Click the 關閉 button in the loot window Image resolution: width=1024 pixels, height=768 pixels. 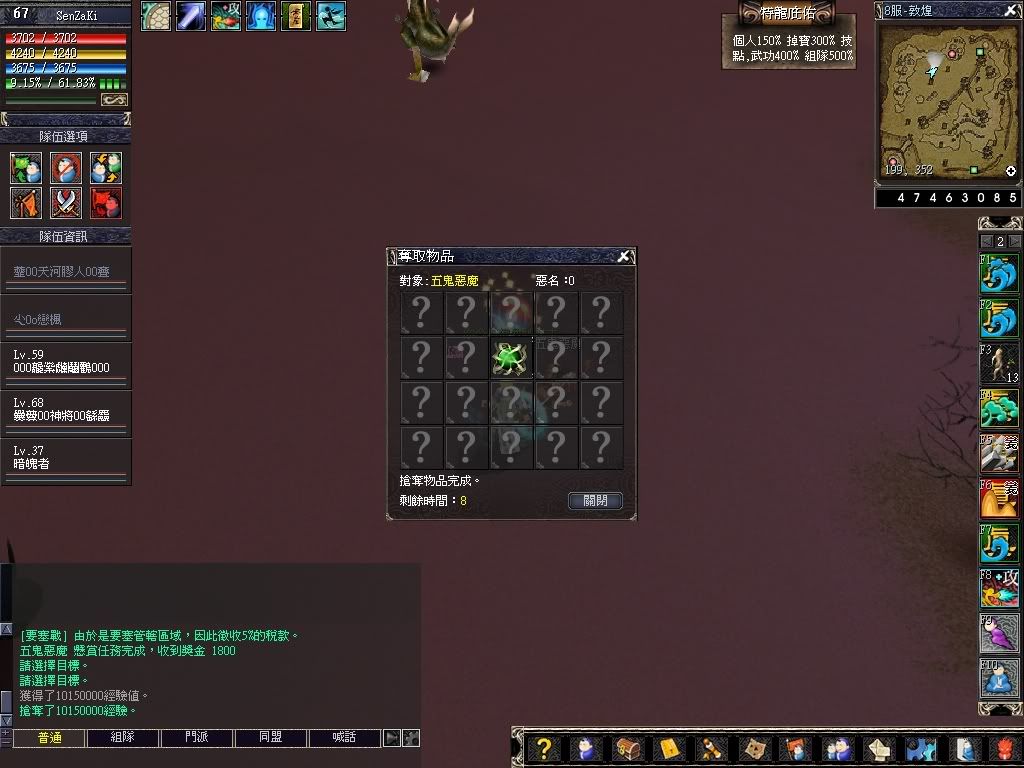[595, 500]
